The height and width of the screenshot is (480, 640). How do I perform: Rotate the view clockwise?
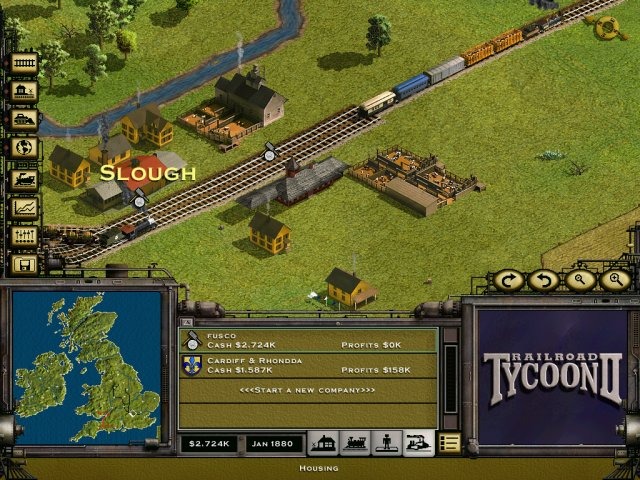point(508,280)
